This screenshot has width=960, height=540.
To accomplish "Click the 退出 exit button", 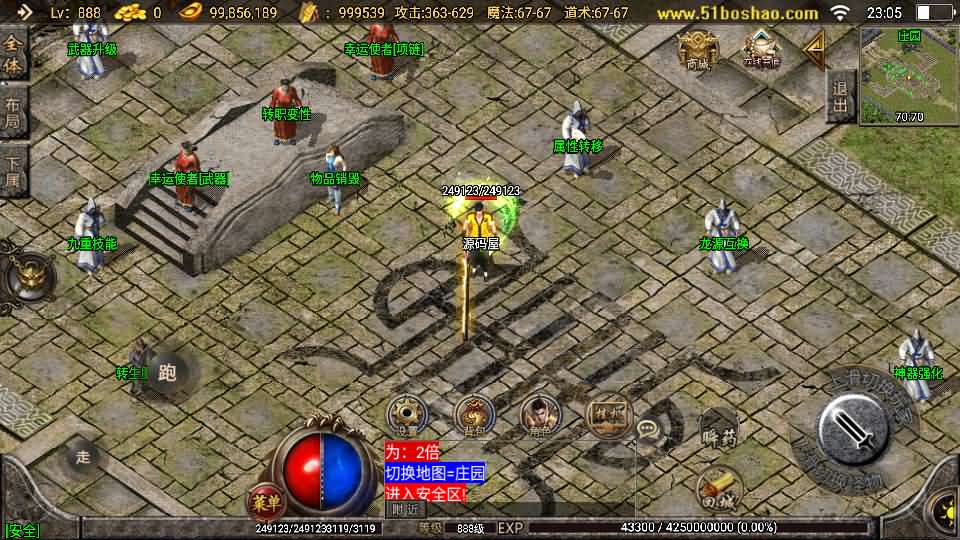I will click(x=841, y=95).
